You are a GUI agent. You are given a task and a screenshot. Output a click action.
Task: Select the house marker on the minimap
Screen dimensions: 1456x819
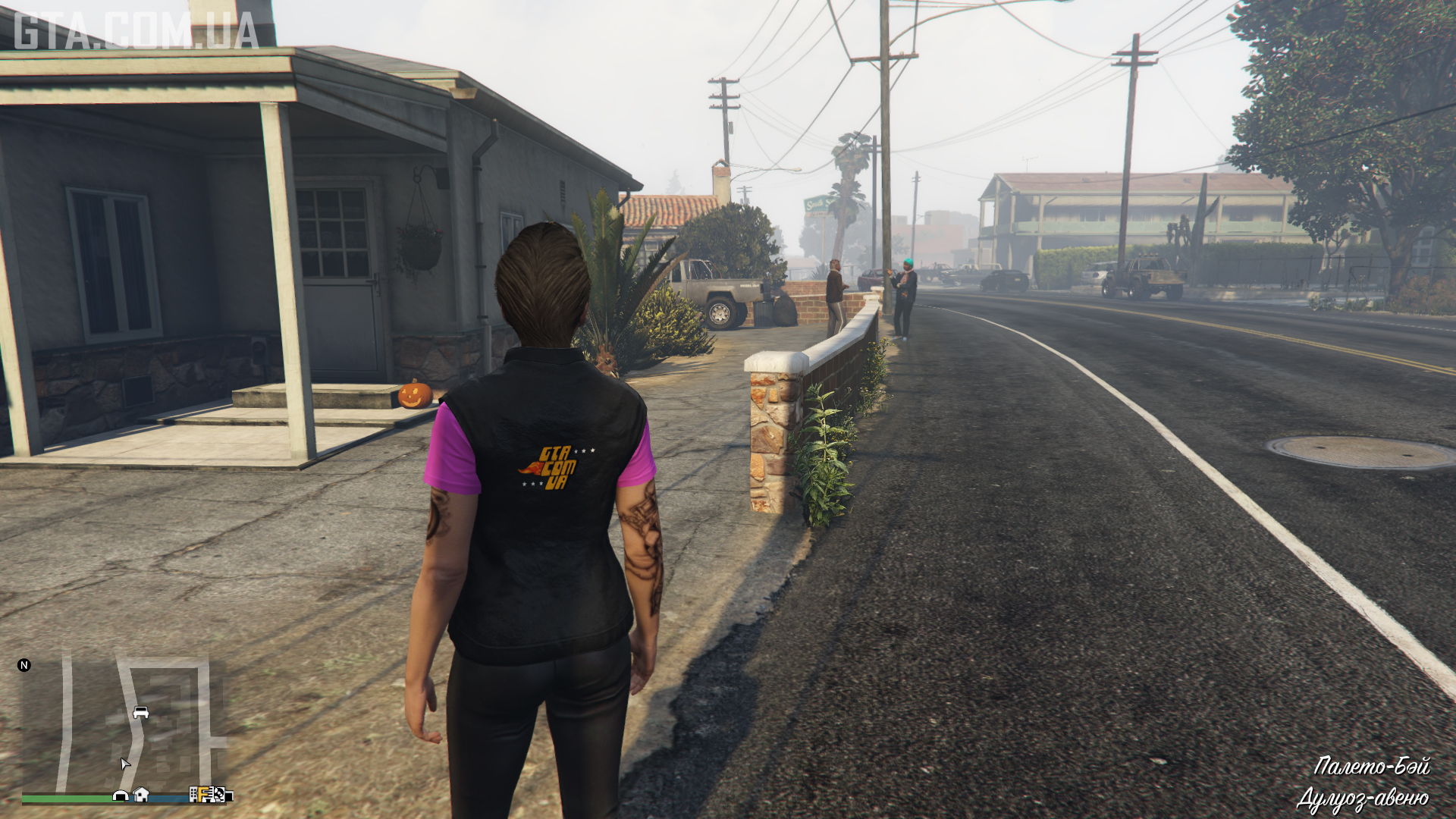[141, 795]
